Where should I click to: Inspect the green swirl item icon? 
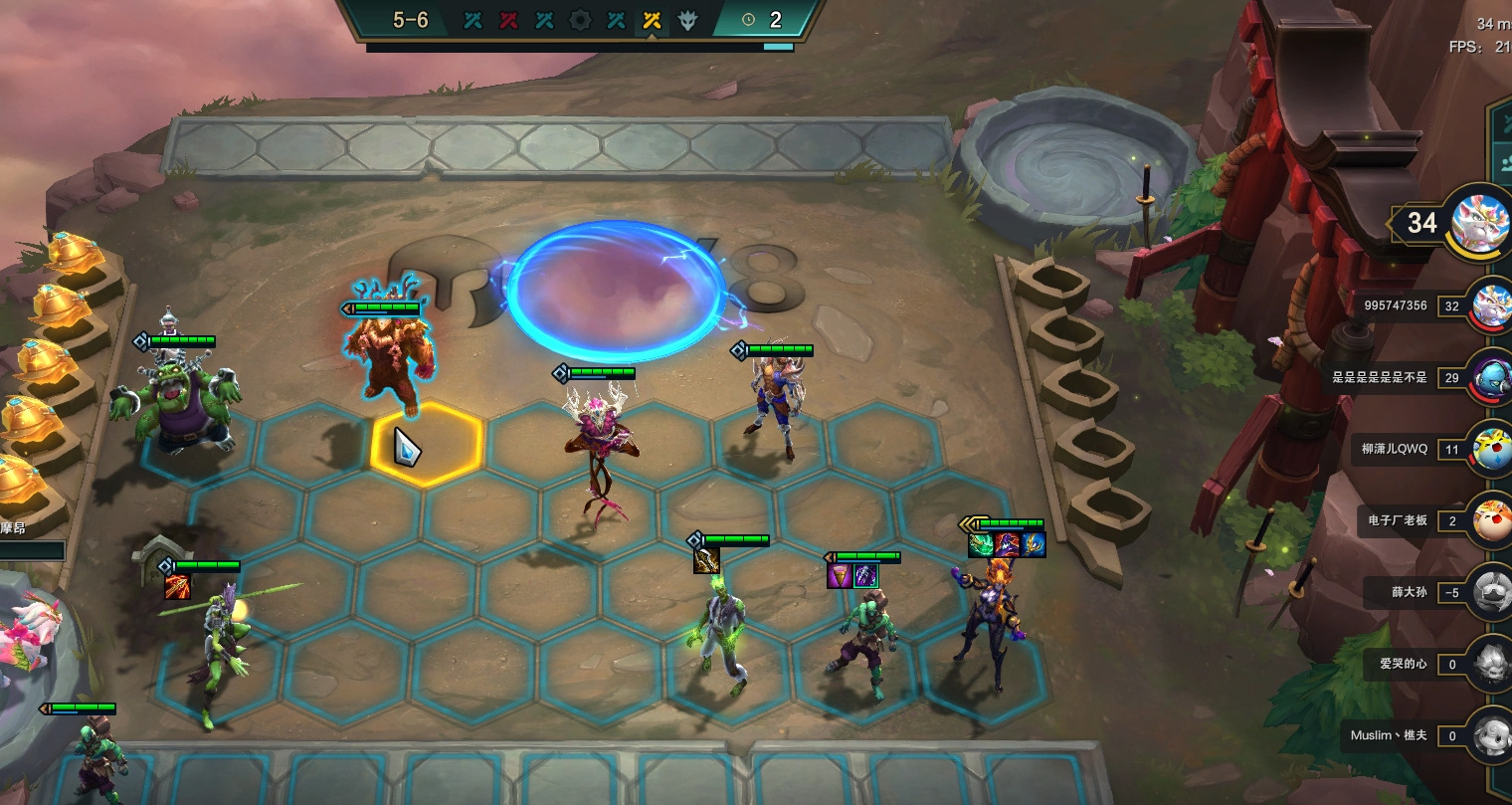tap(981, 544)
